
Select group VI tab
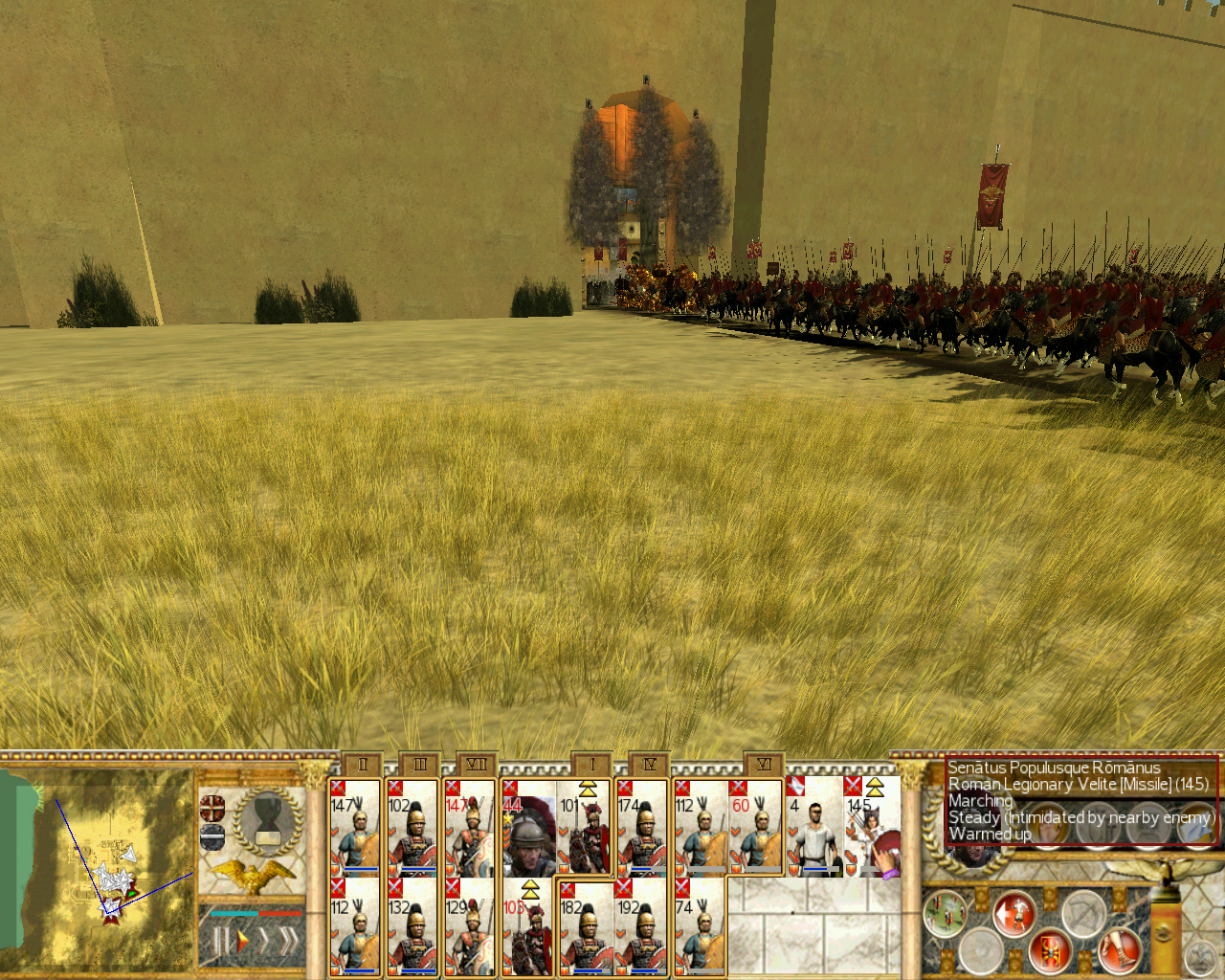(x=764, y=765)
